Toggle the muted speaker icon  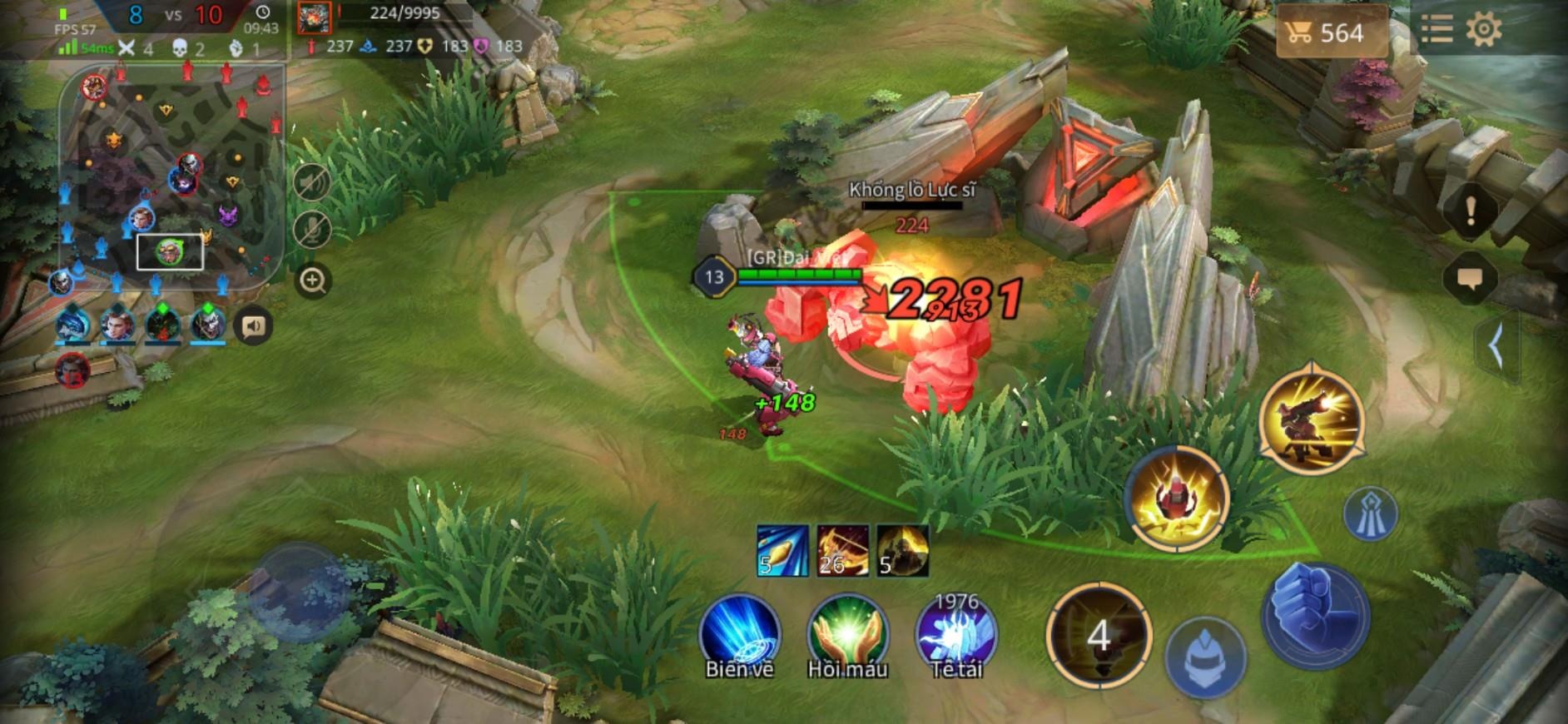pos(313,181)
